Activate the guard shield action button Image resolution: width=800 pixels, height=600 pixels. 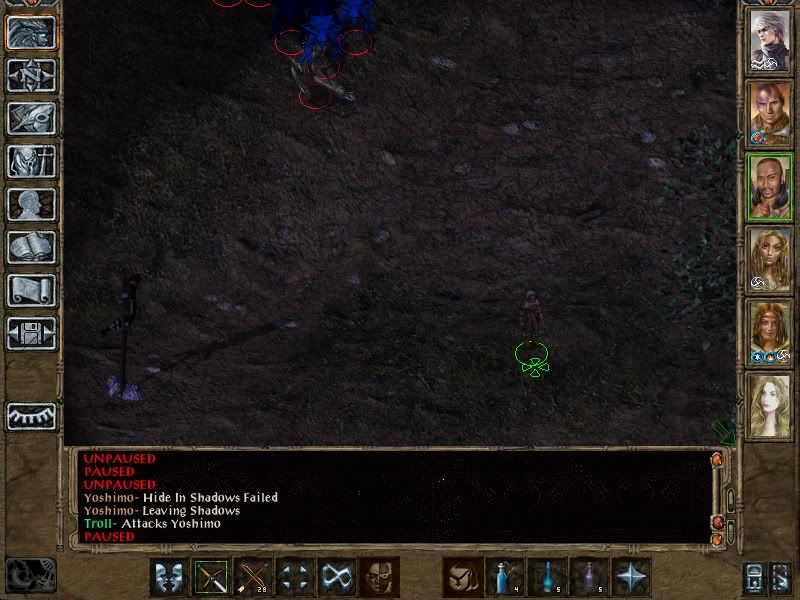click(x=170, y=577)
